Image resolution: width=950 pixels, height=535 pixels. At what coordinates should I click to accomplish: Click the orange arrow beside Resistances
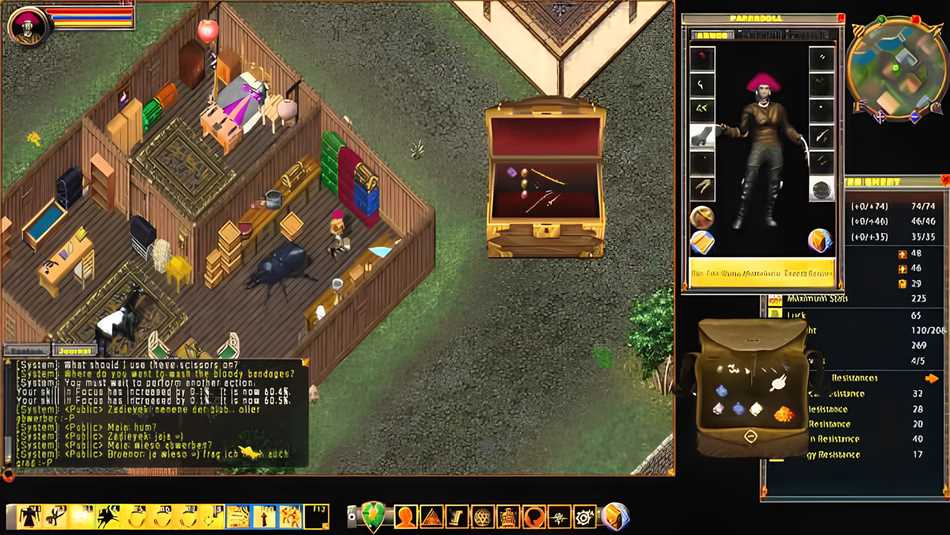(932, 378)
